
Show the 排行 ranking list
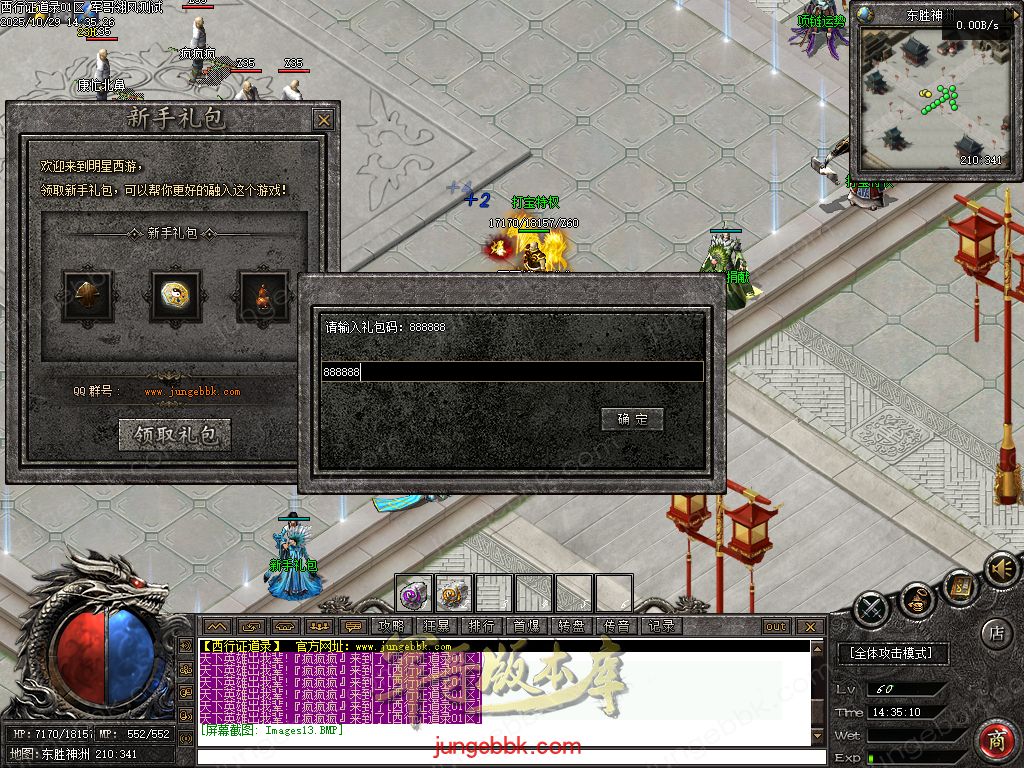click(x=481, y=627)
